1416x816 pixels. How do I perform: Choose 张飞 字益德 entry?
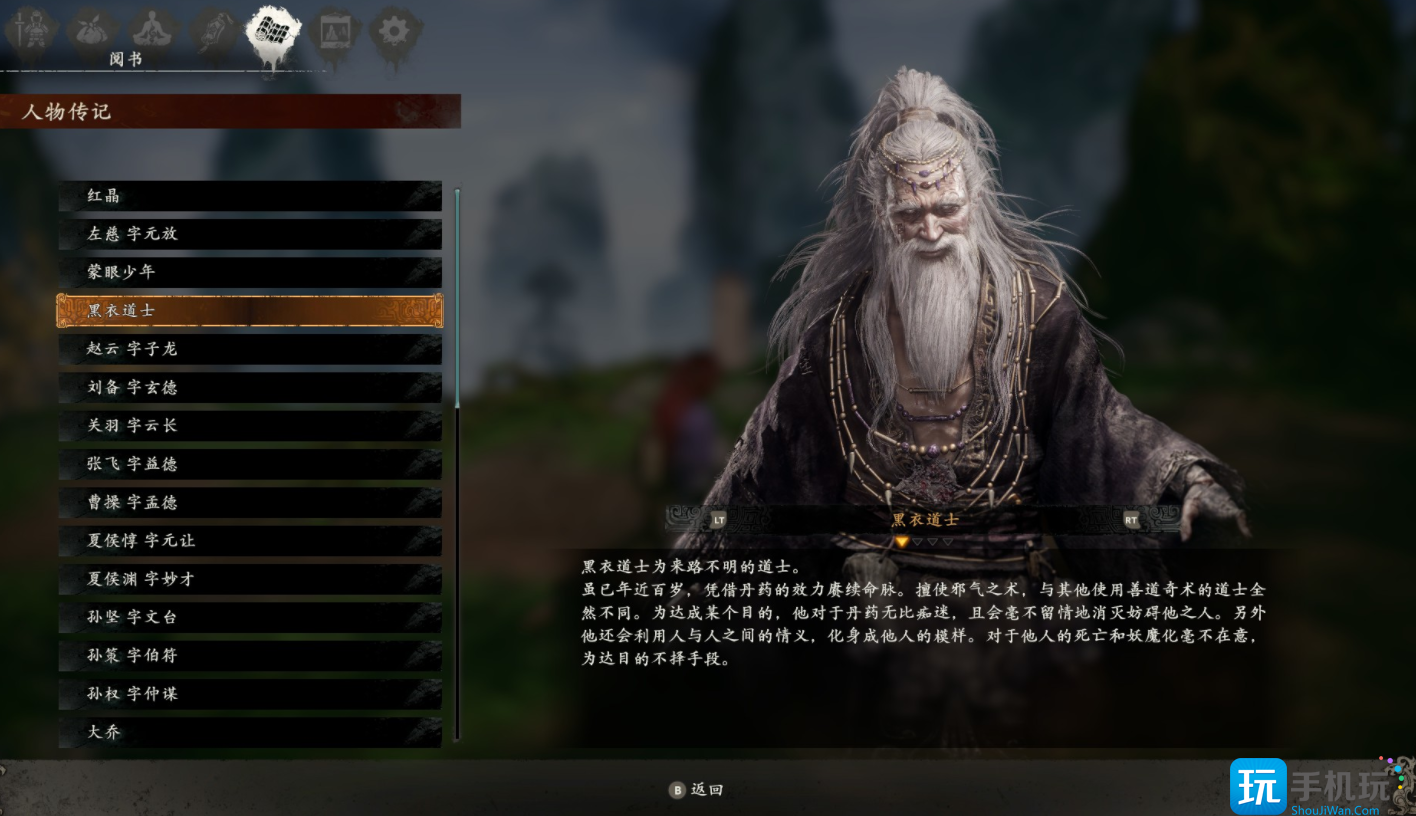coord(250,464)
